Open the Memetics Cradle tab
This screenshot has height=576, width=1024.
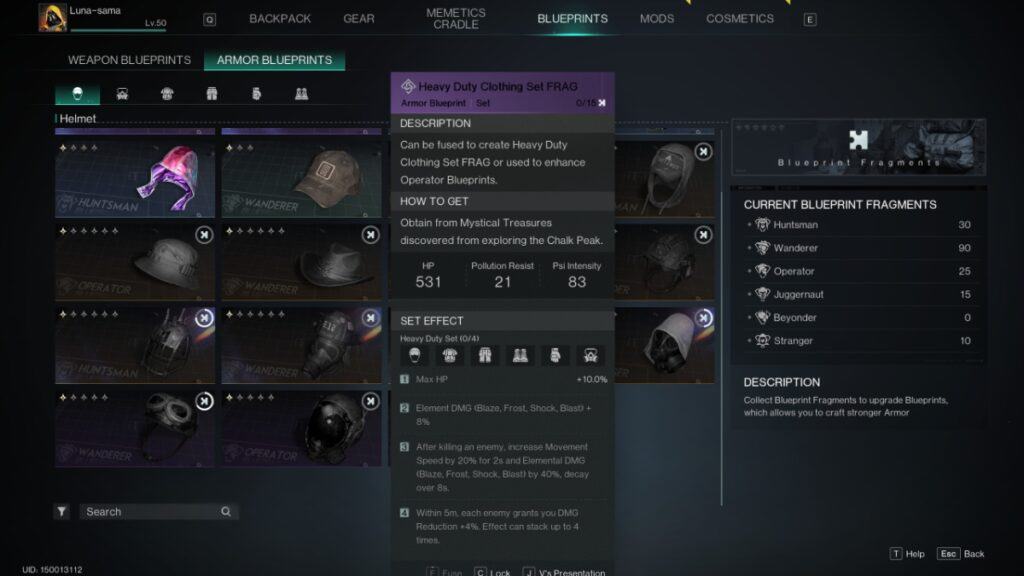click(456, 19)
